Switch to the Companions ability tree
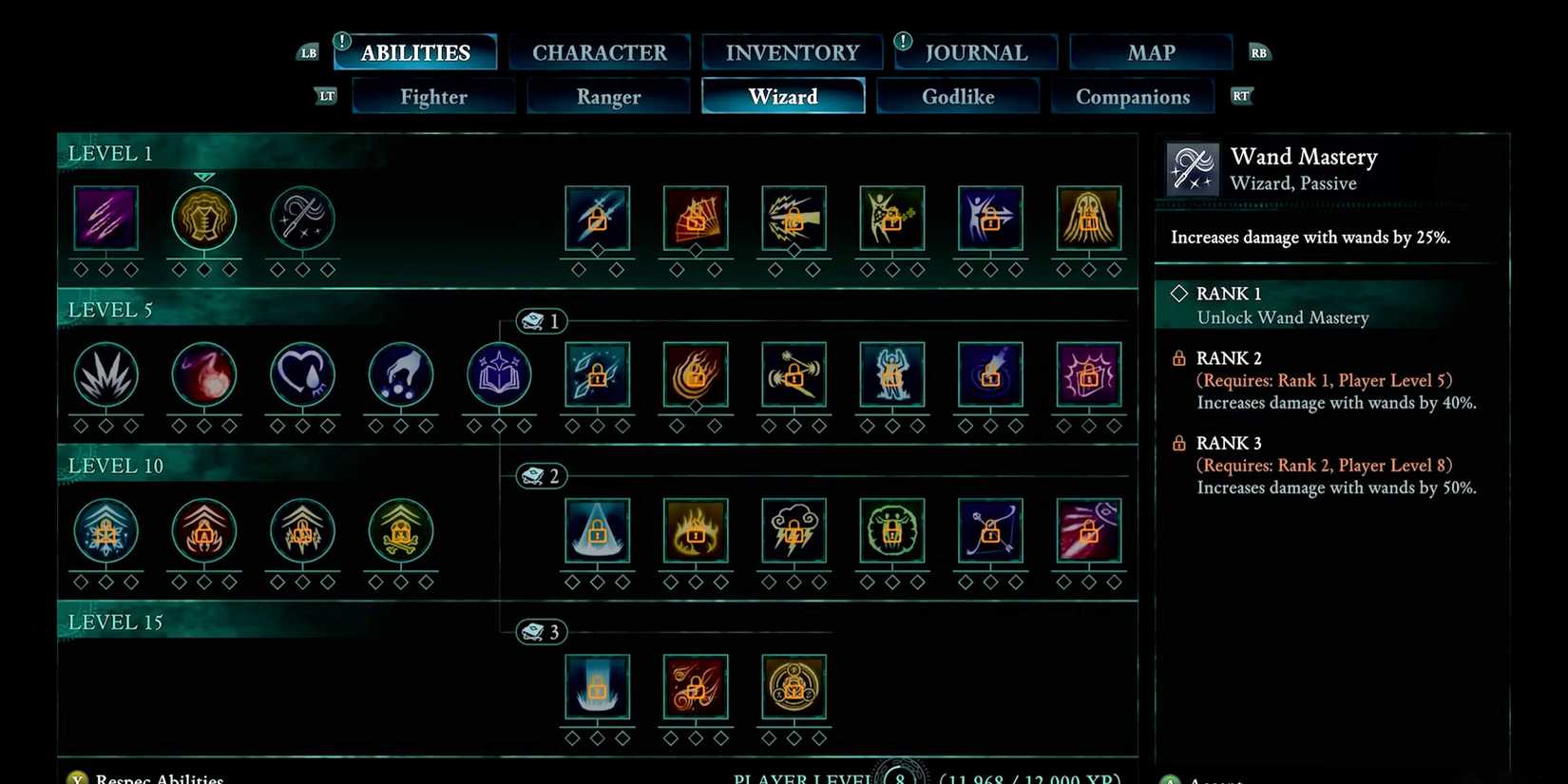 pyautogui.click(x=1133, y=96)
